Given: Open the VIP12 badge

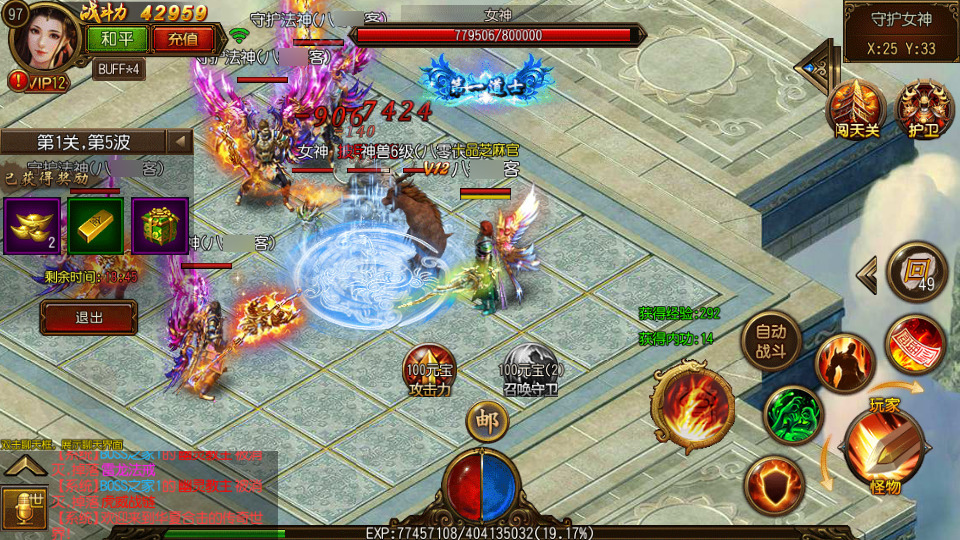Looking at the screenshot, I should (38, 82).
